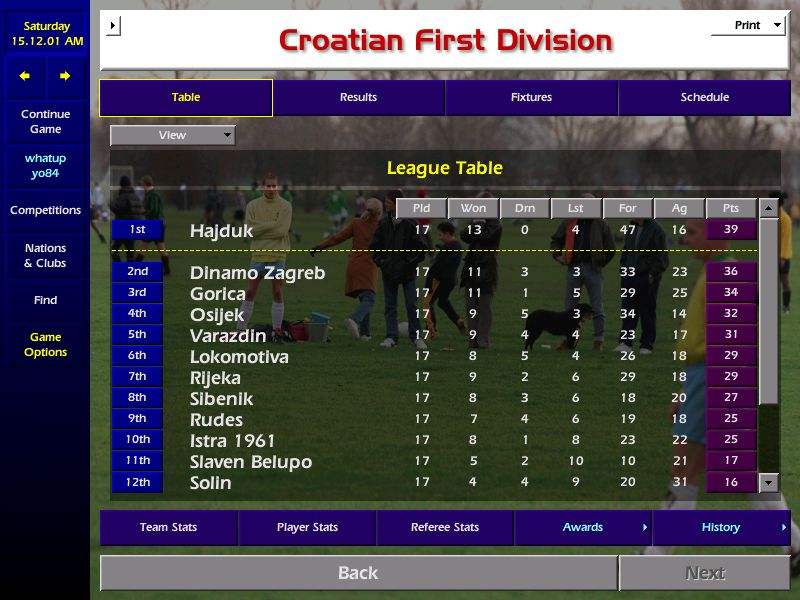Image resolution: width=800 pixels, height=600 pixels.
Task: Show the Schedule tab
Action: pyautogui.click(x=705, y=98)
